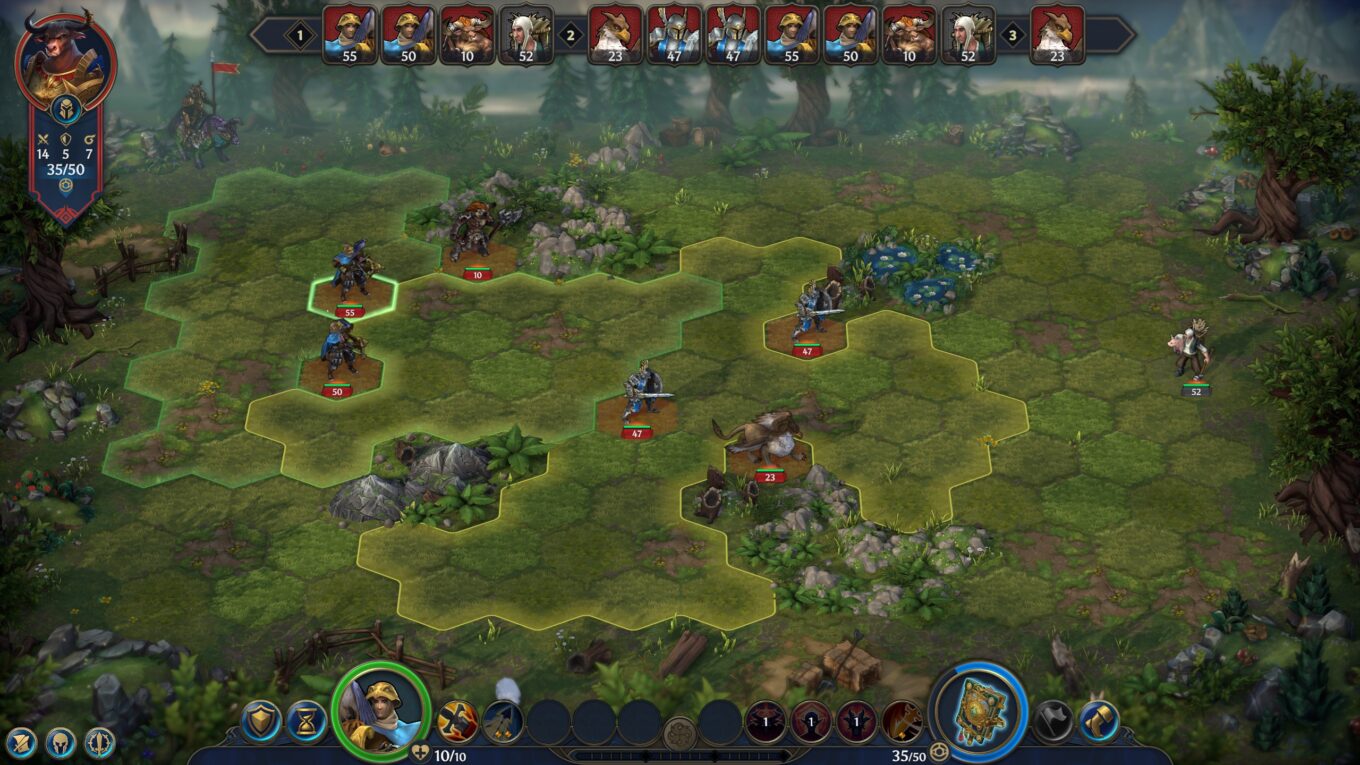
Task: Toggle the first demon ability with 1 charge
Action: 765,720
